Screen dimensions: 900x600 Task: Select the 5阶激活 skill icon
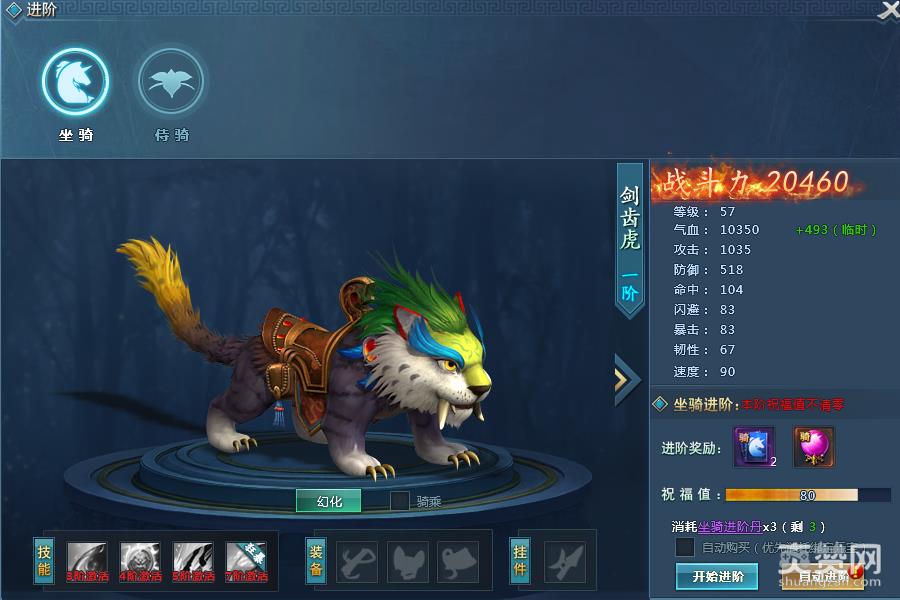coord(193,562)
